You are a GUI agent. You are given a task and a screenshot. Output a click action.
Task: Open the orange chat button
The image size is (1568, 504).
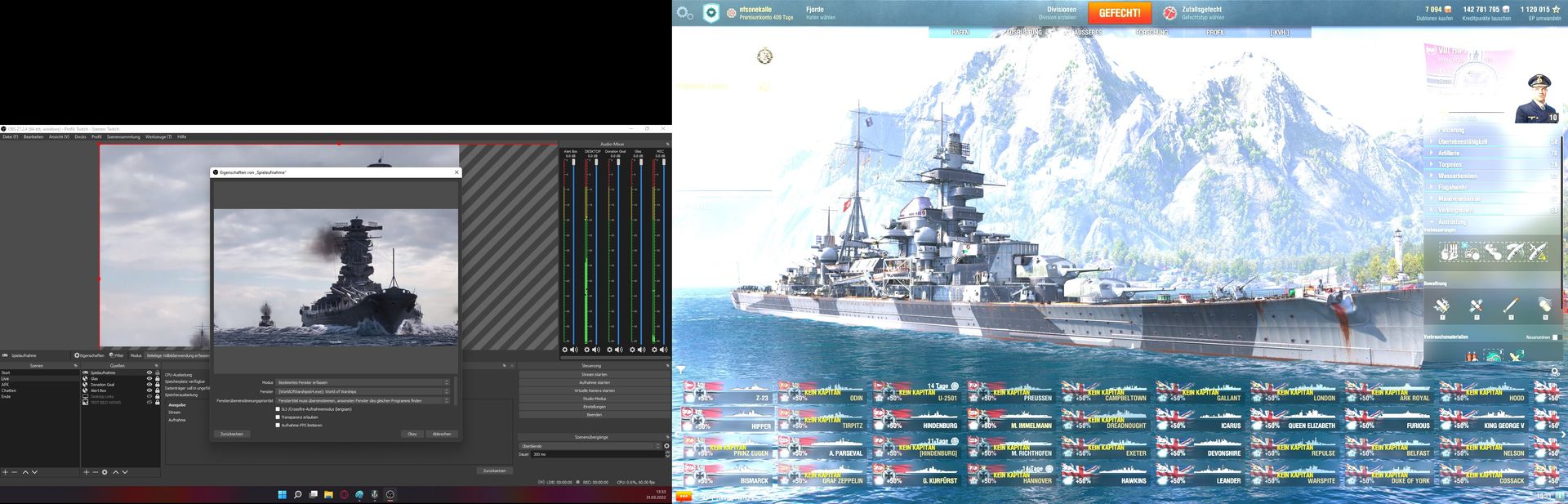click(x=684, y=496)
